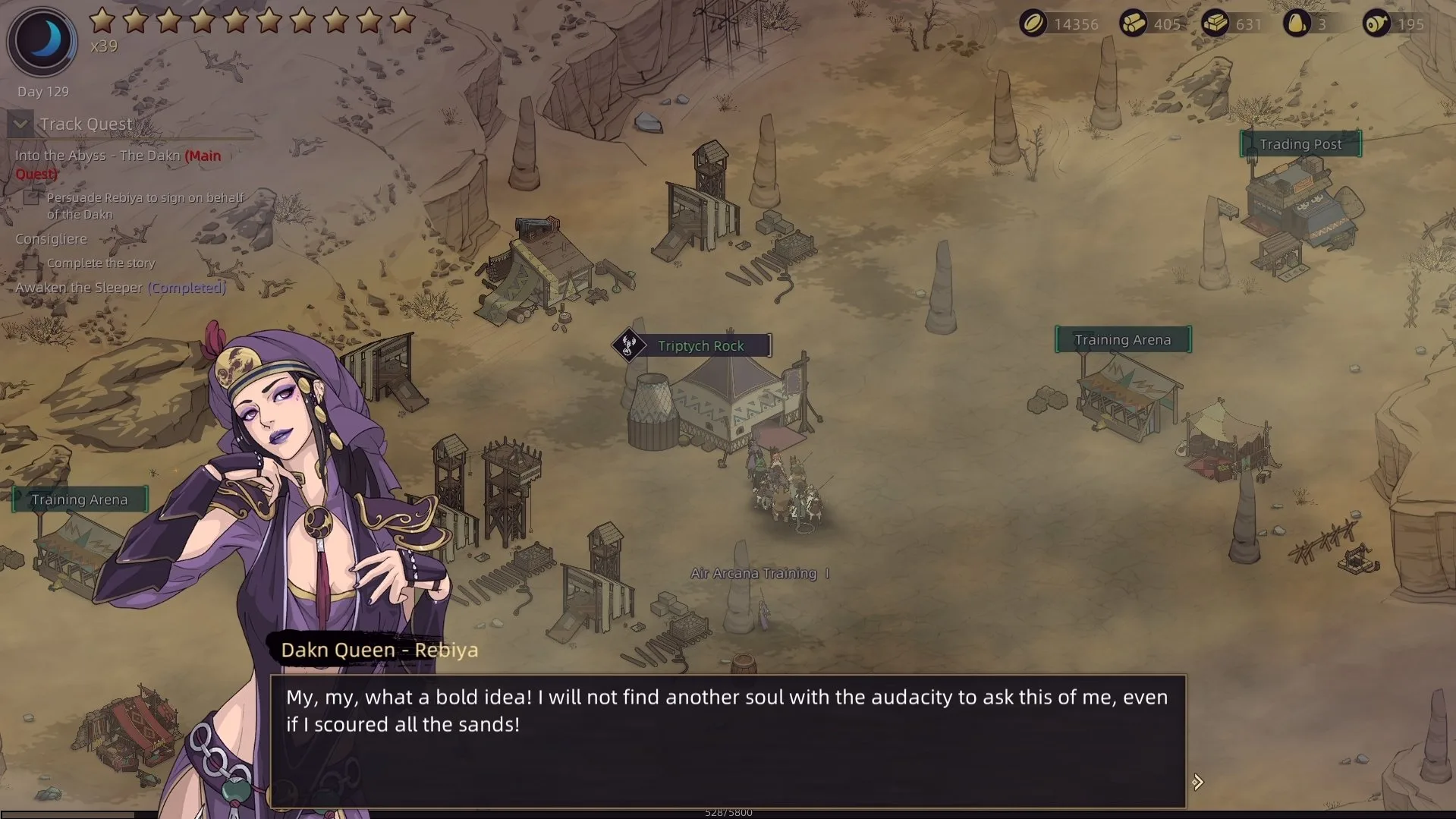
Task: Collapse the Track Quest panel arrow
Action: [20, 124]
